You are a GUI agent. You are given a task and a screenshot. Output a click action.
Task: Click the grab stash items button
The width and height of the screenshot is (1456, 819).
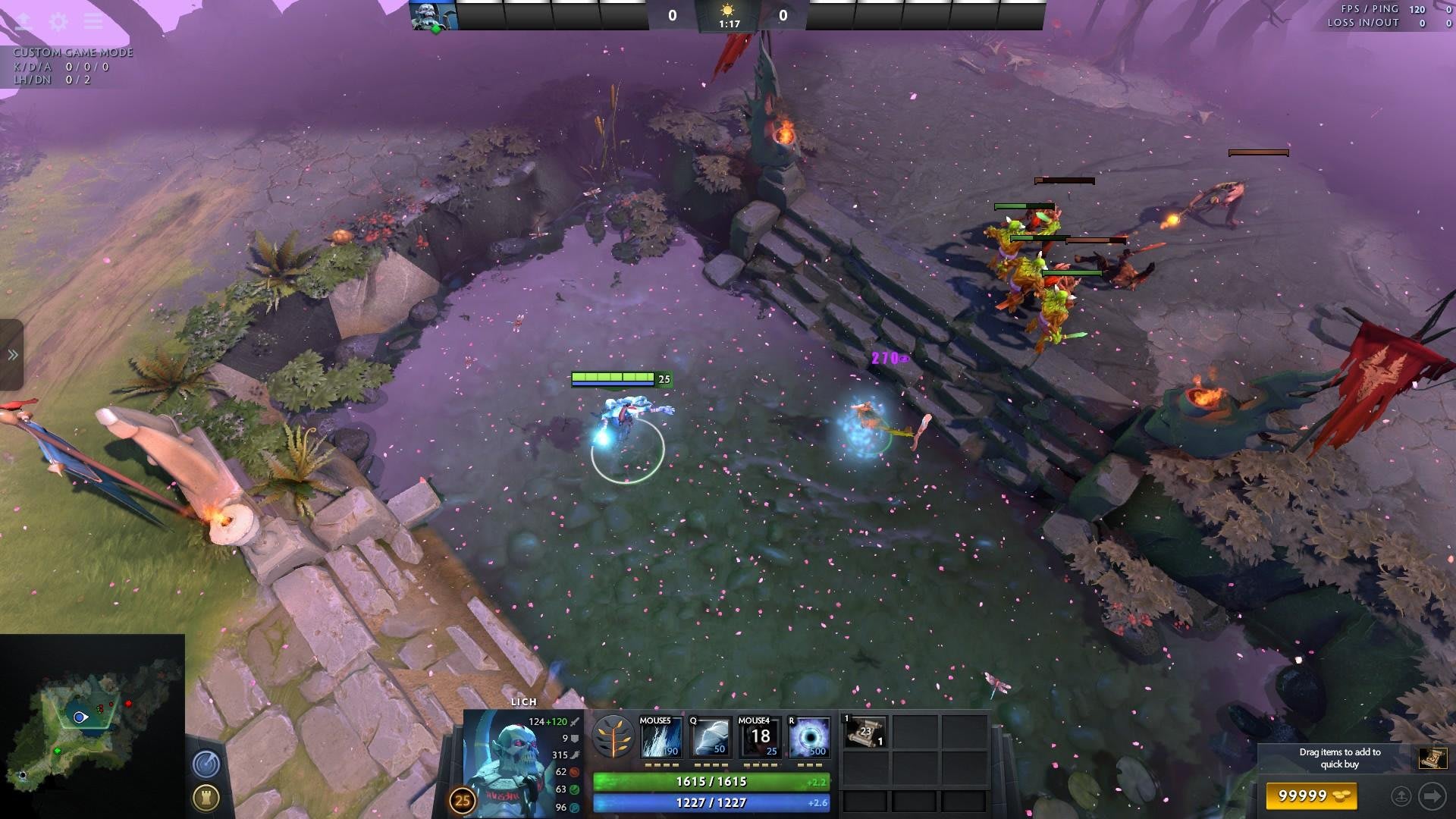coord(1401,795)
